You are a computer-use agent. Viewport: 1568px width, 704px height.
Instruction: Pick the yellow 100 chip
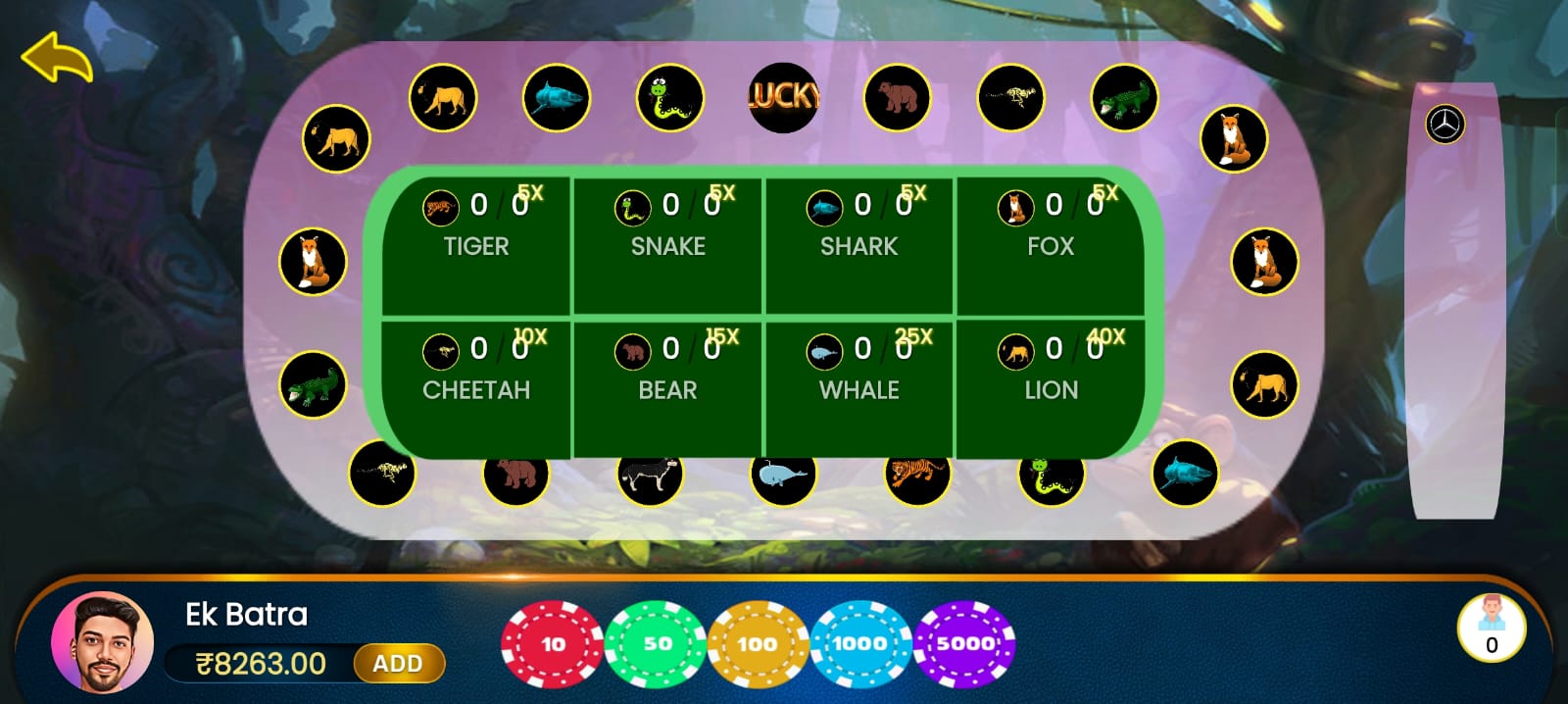tap(758, 644)
